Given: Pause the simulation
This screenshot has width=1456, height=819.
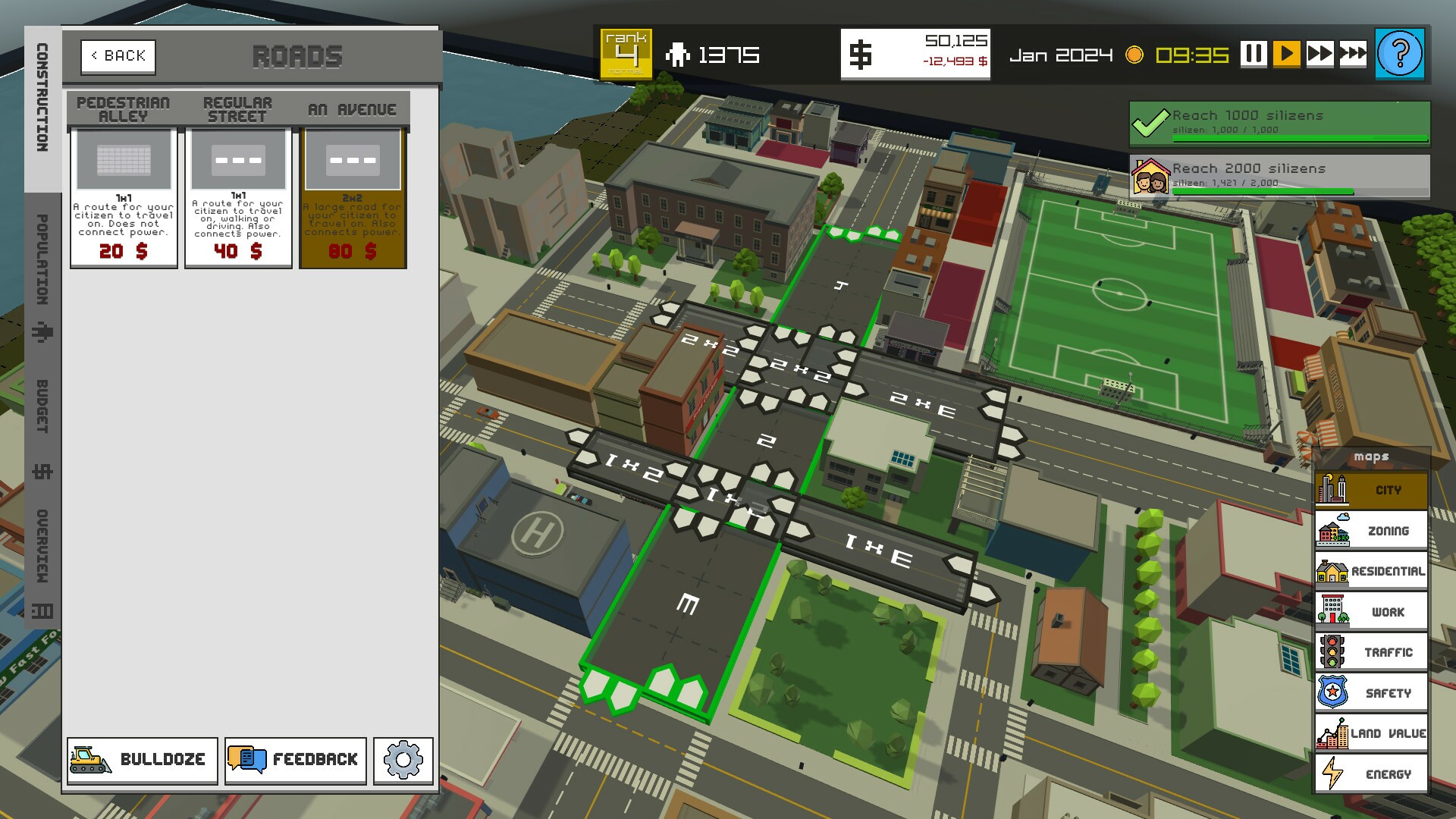Looking at the screenshot, I should point(1254,55).
